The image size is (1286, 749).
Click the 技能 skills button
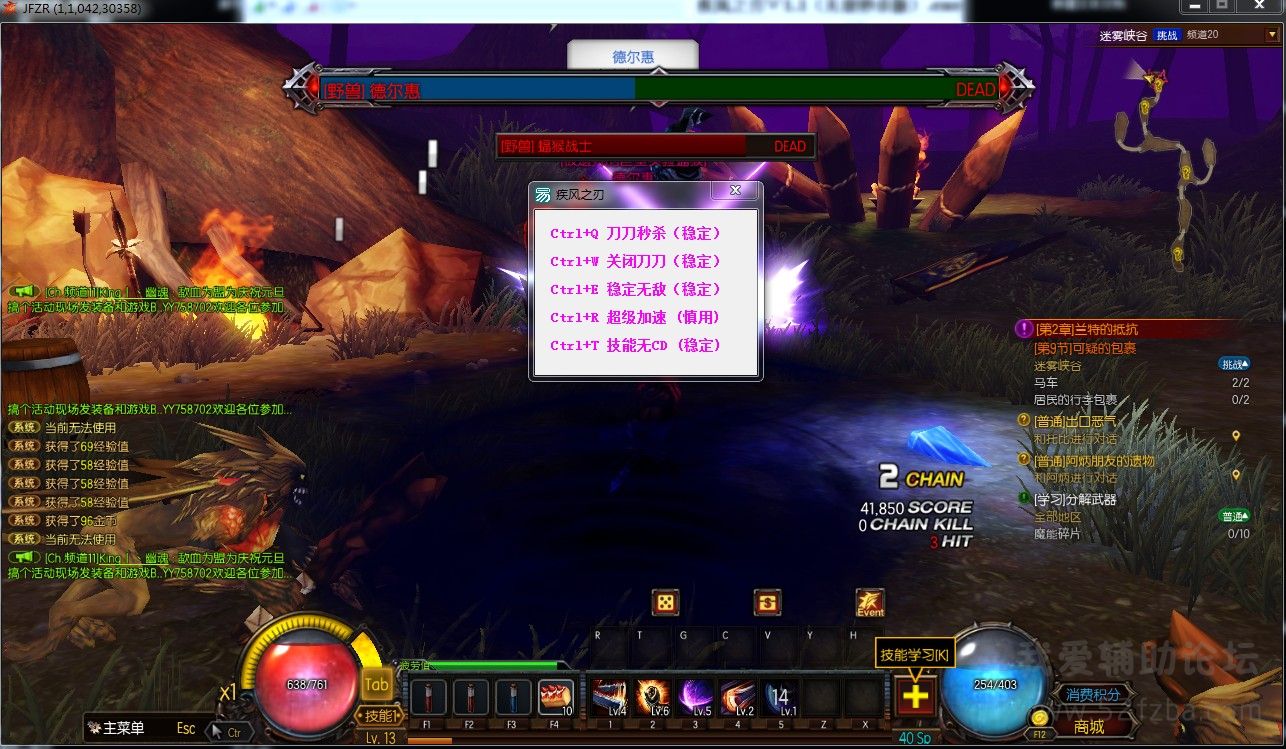tap(378, 715)
